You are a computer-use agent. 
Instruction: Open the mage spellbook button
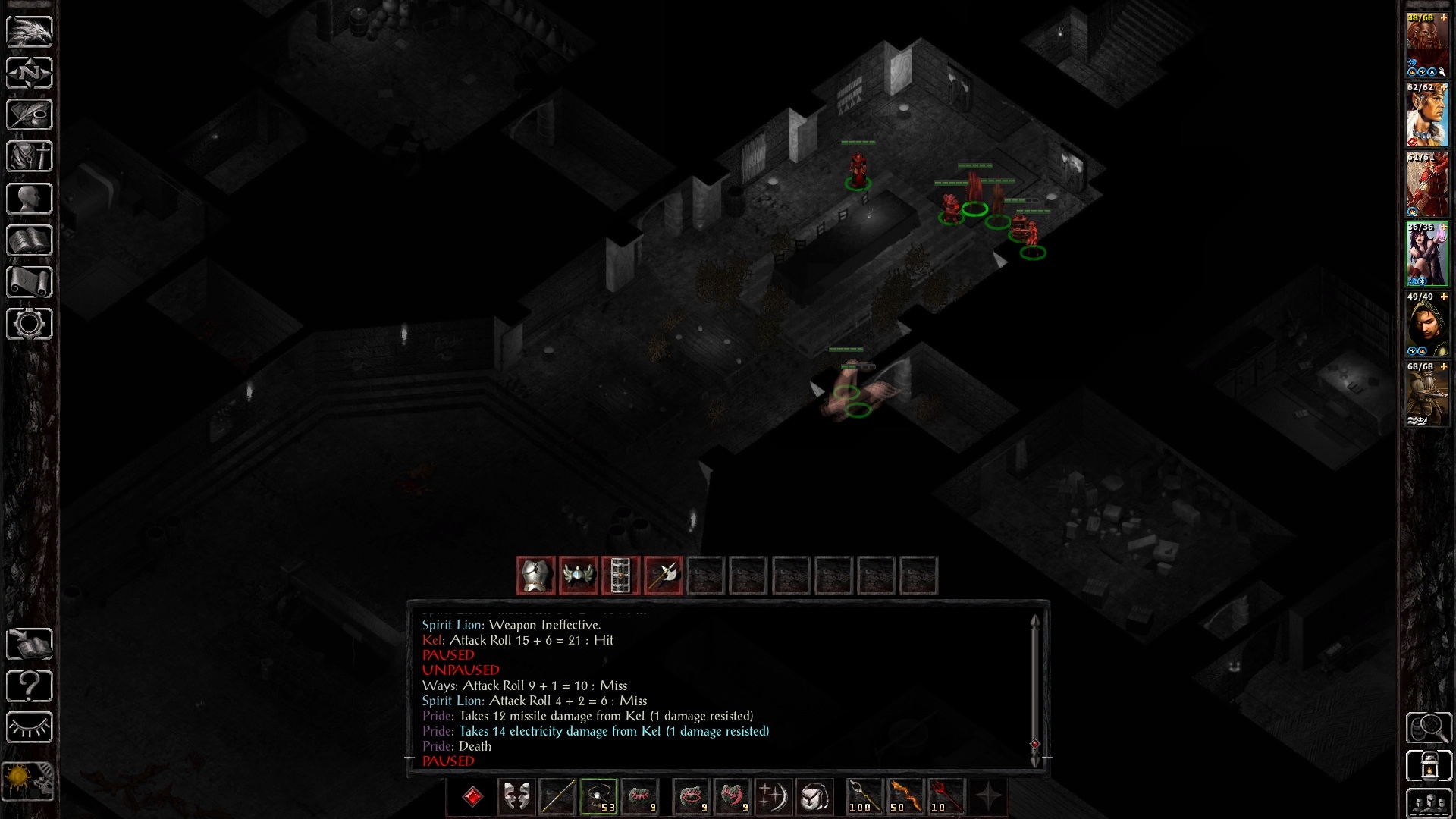pyautogui.click(x=30, y=240)
